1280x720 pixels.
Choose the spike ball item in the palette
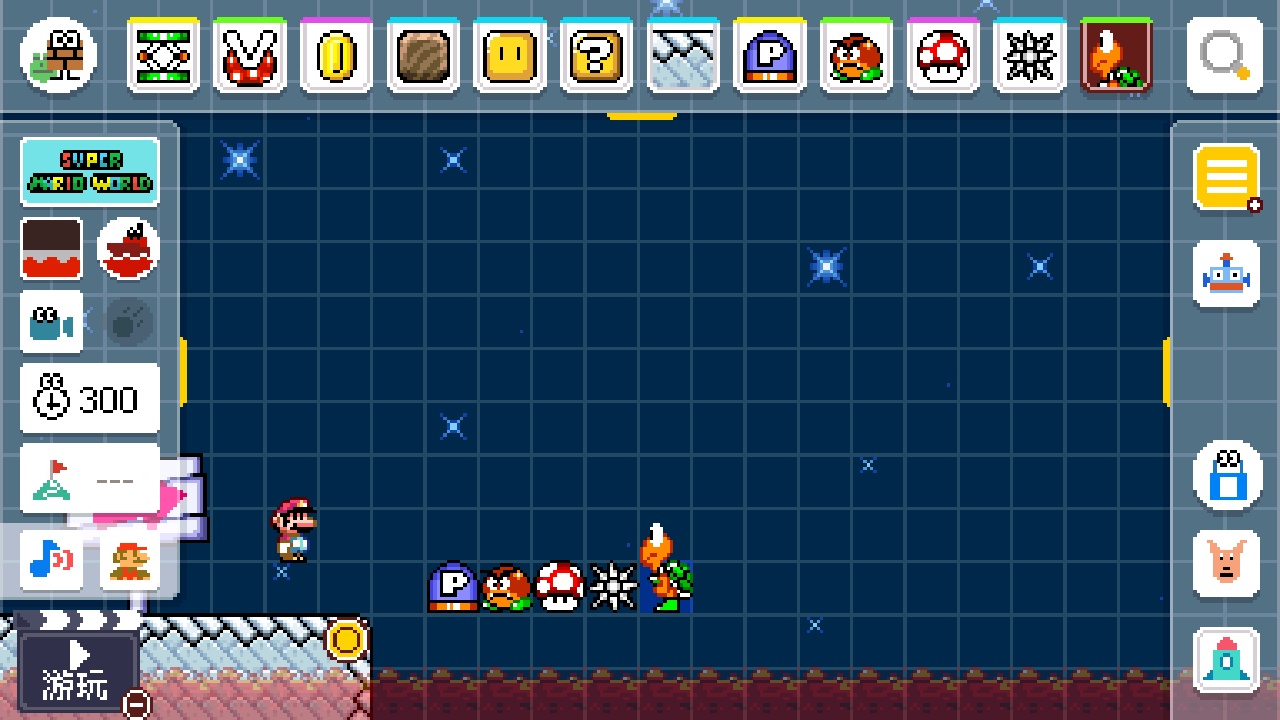coord(1029,55)
